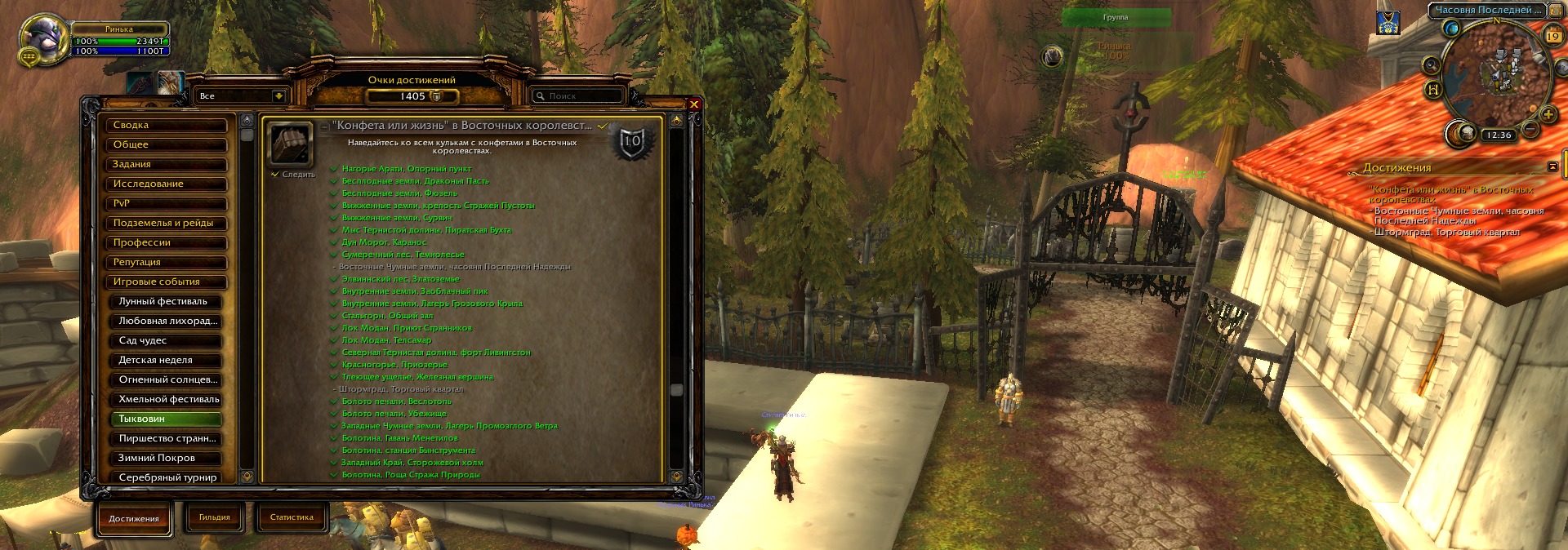
Task: Open the Профессии category
Action: pos(166,243)
